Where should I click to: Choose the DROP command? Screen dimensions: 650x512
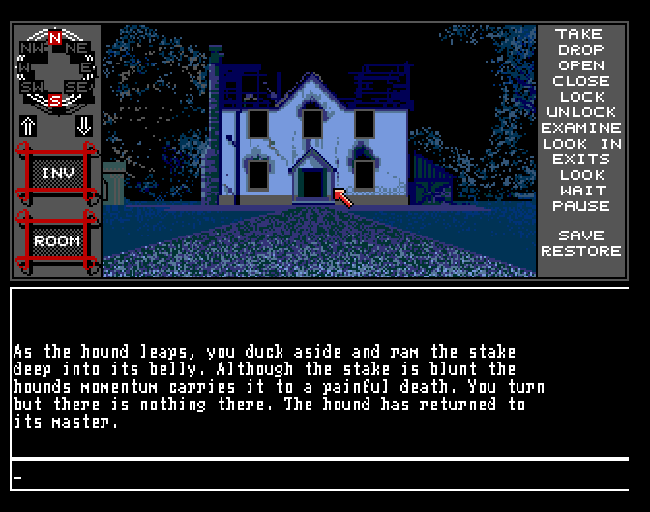tap(581, 50)
